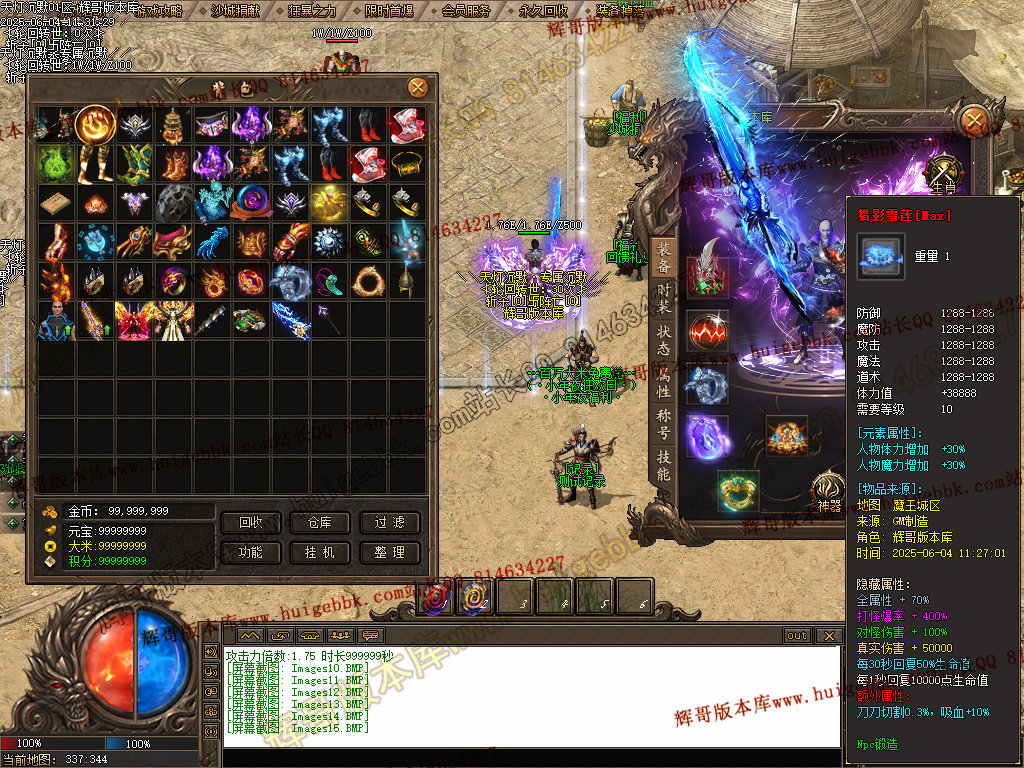Open the 永久回收 menu entry
1024x768 pixels.
tap(543, 11)
